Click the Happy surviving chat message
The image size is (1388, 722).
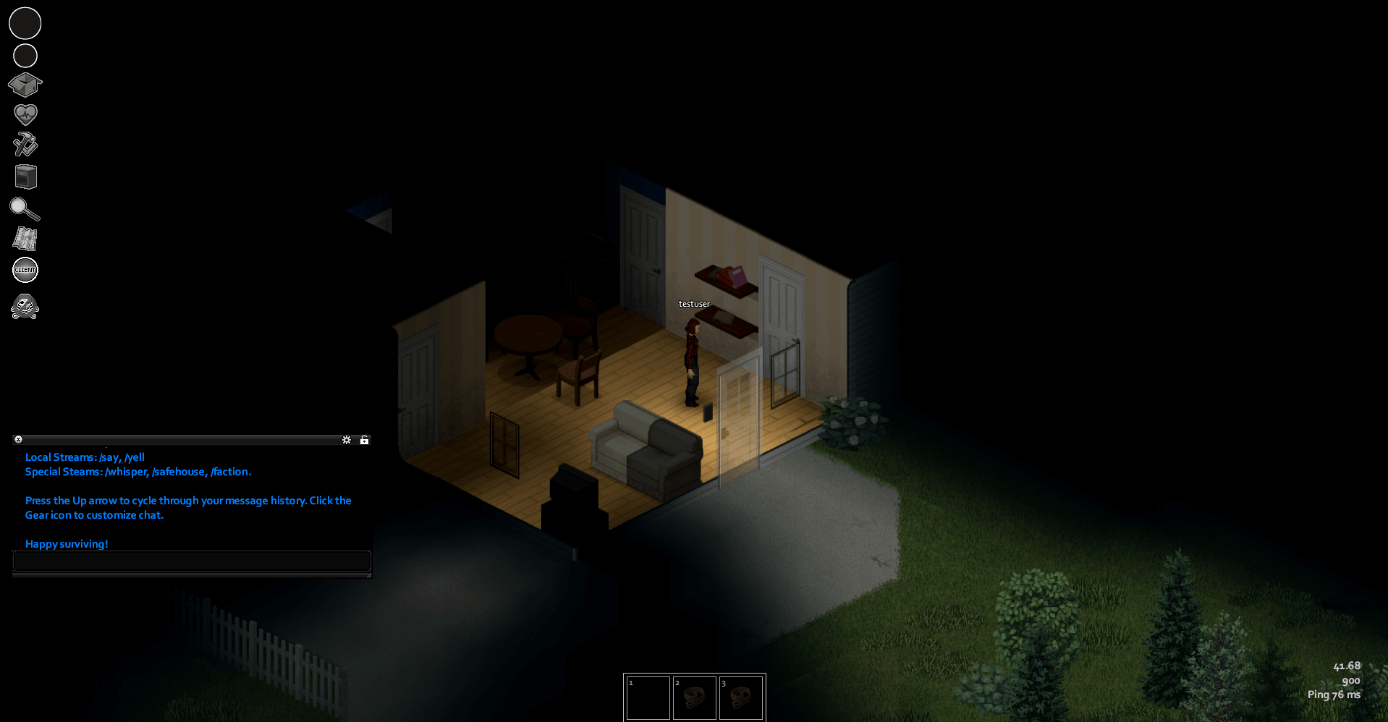[66, 544]
